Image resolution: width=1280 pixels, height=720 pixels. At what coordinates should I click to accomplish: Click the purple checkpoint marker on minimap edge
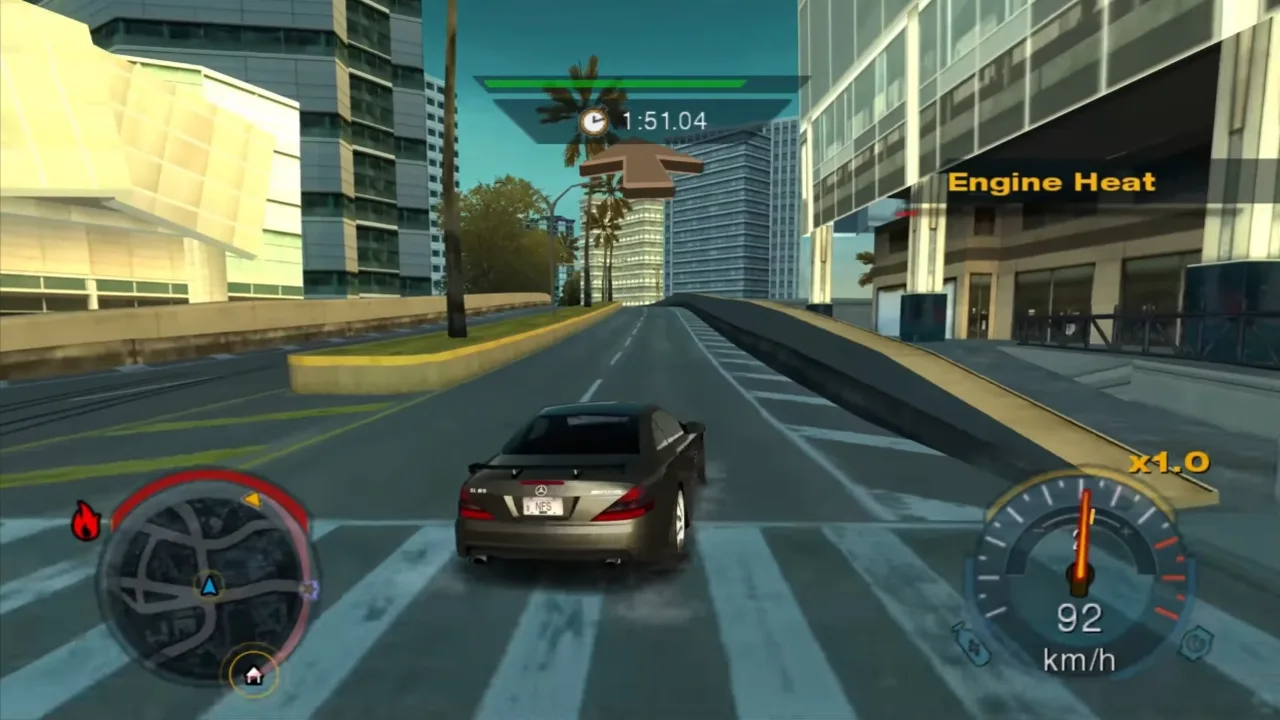(309, 588)
